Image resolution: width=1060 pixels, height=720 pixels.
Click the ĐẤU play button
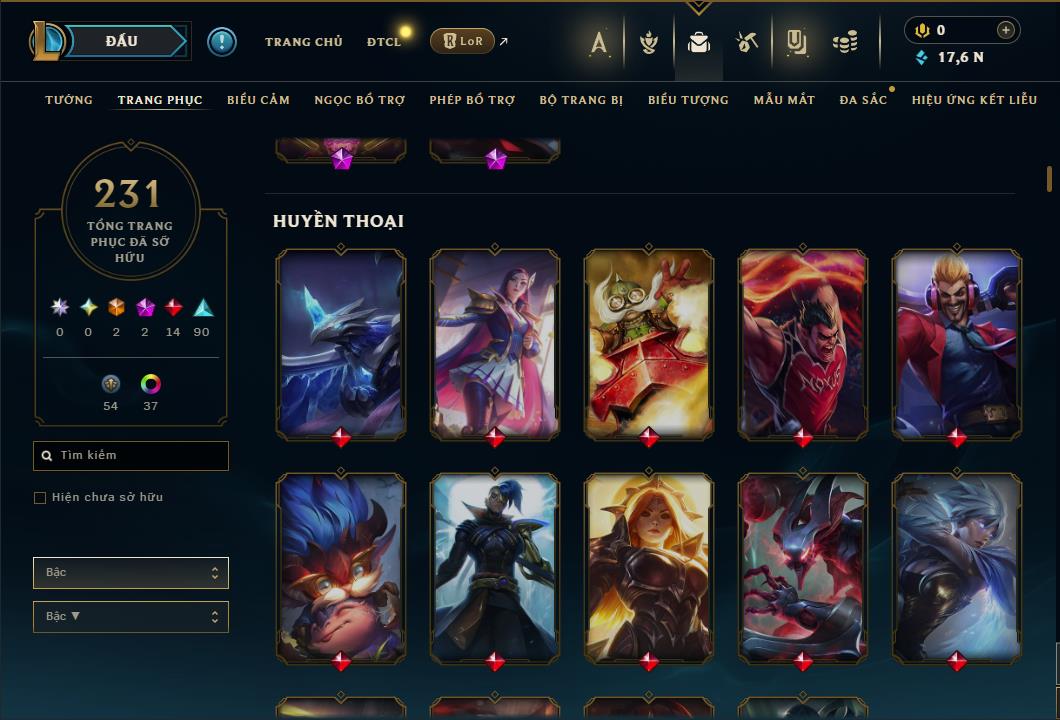coord(121,41)
